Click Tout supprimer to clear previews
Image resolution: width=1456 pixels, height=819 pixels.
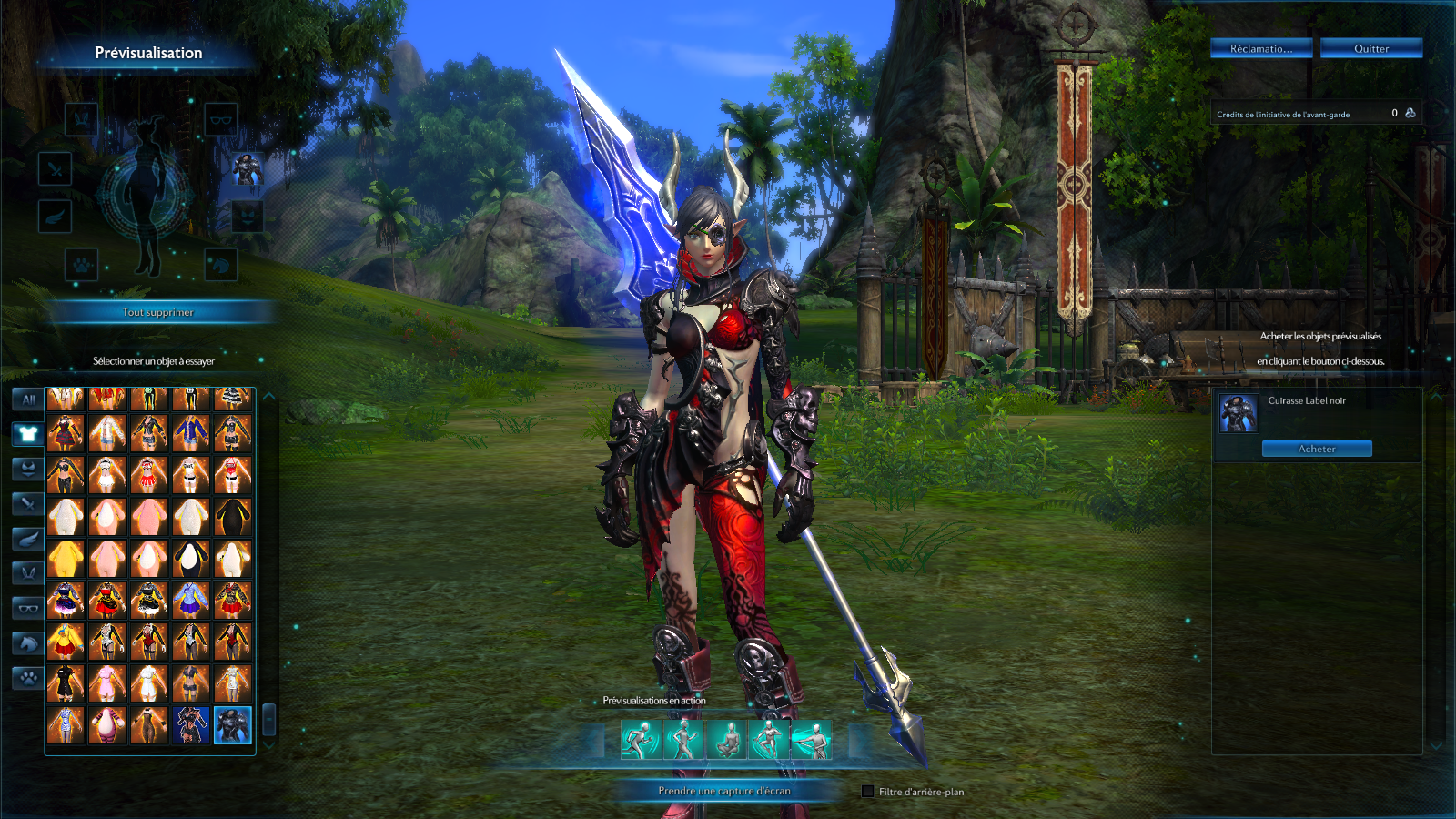coord(158,312)
